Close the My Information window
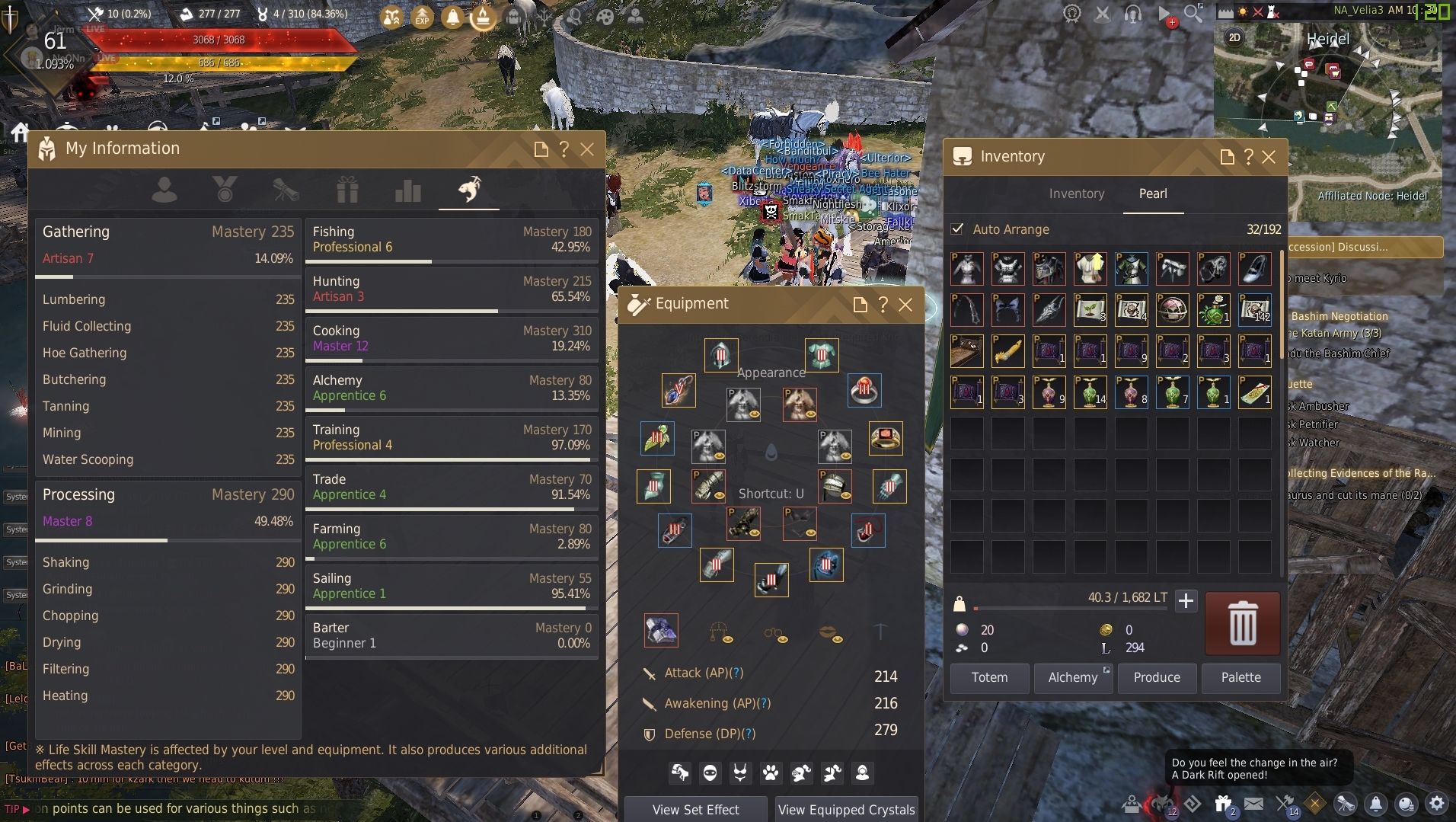 pyautogui.click(x=587, y=149)
